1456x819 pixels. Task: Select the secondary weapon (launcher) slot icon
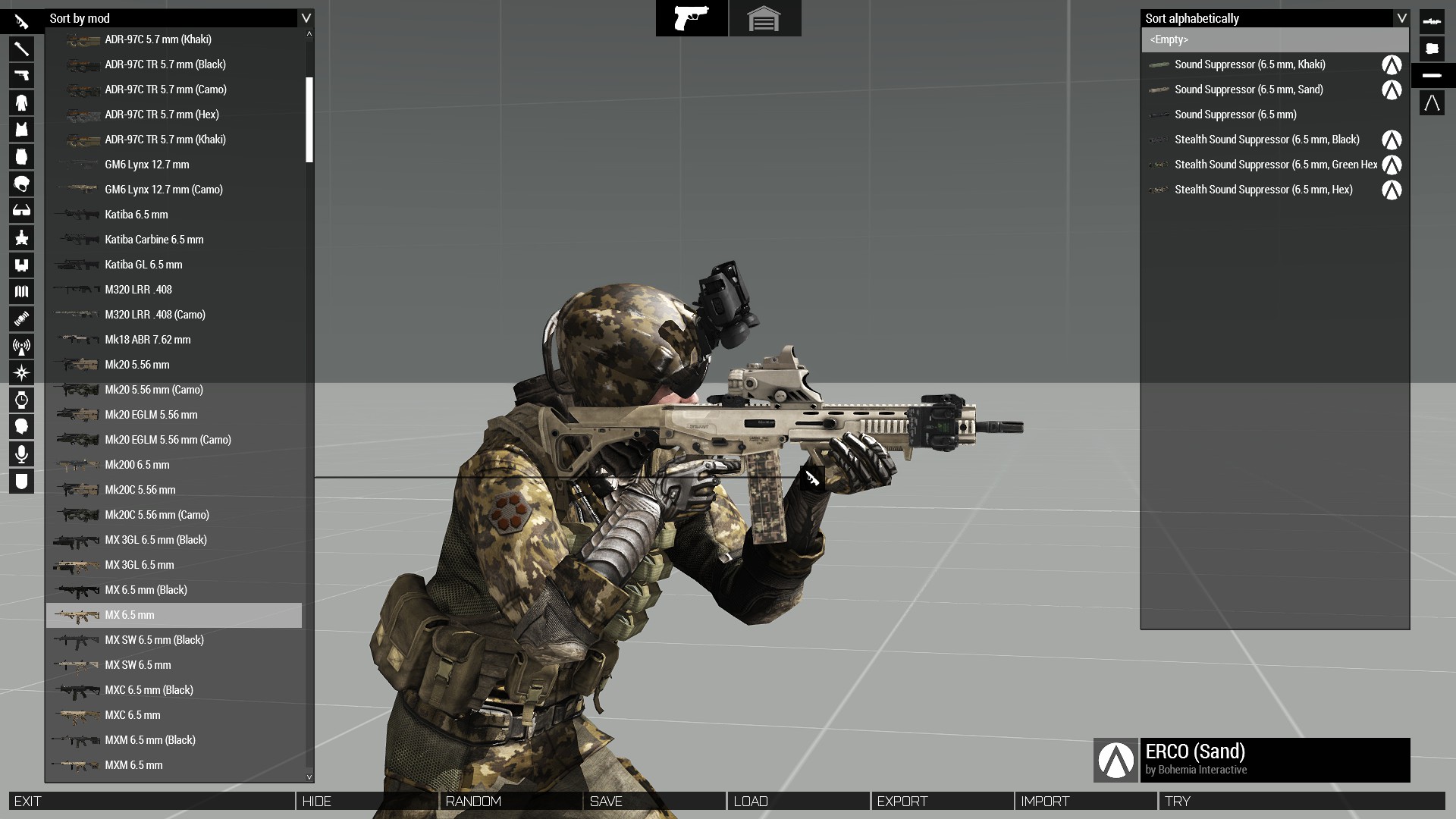22,49
